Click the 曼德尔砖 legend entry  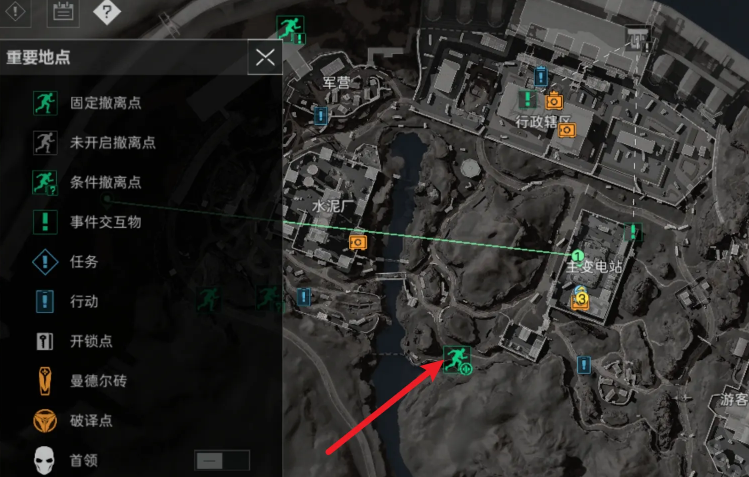(x=97, y=381)
